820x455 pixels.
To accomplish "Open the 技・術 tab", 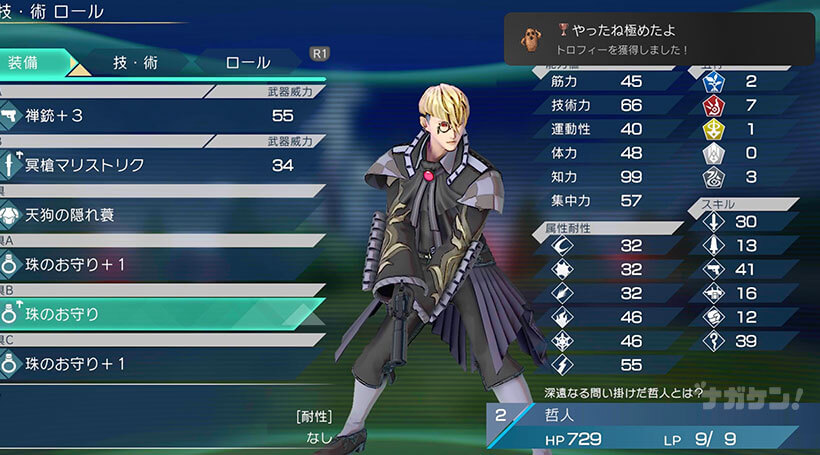I will [x=135, y=62].
